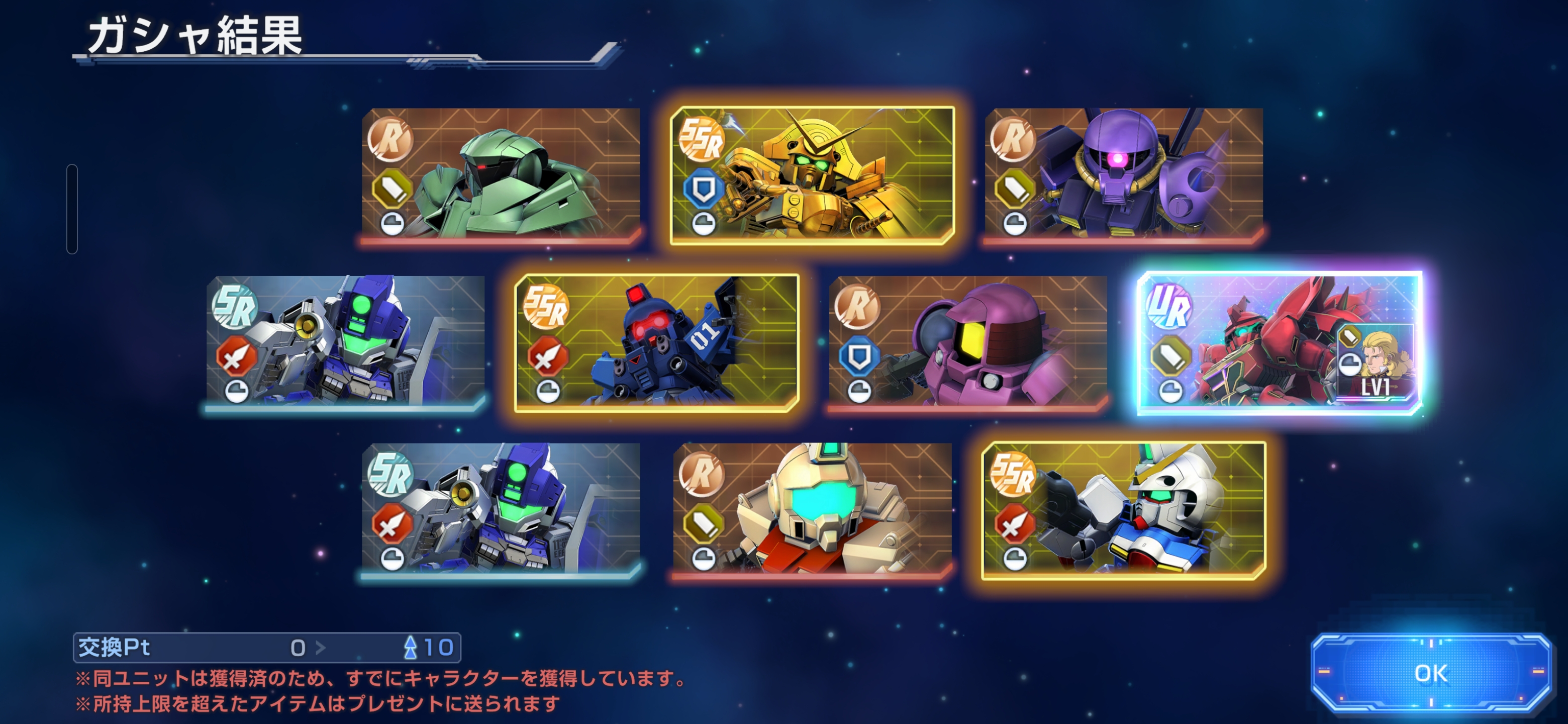Inspect the R purple mech with yellow visor

[x=968, y=343]
